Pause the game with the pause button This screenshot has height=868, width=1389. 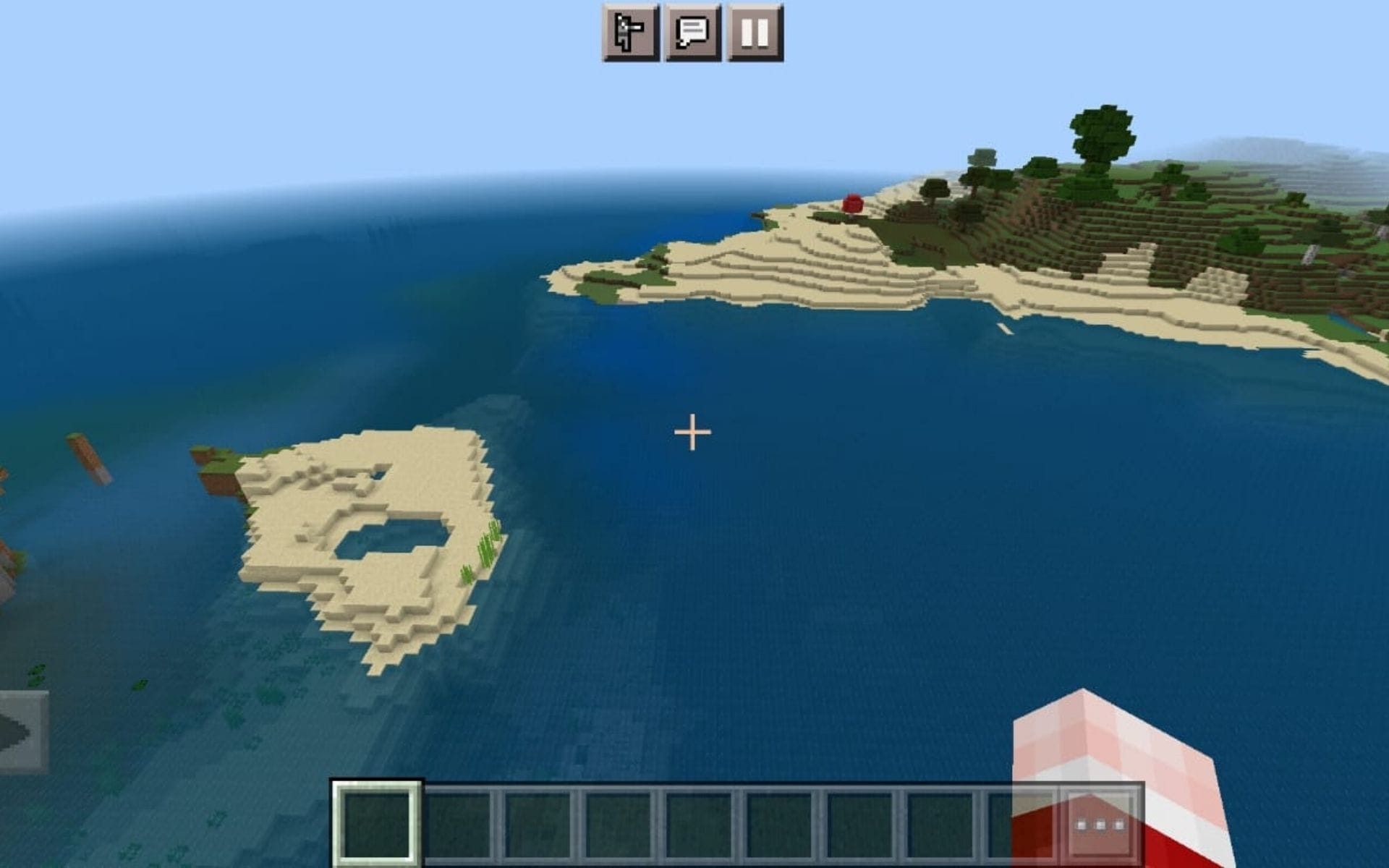tap(755, 32)
